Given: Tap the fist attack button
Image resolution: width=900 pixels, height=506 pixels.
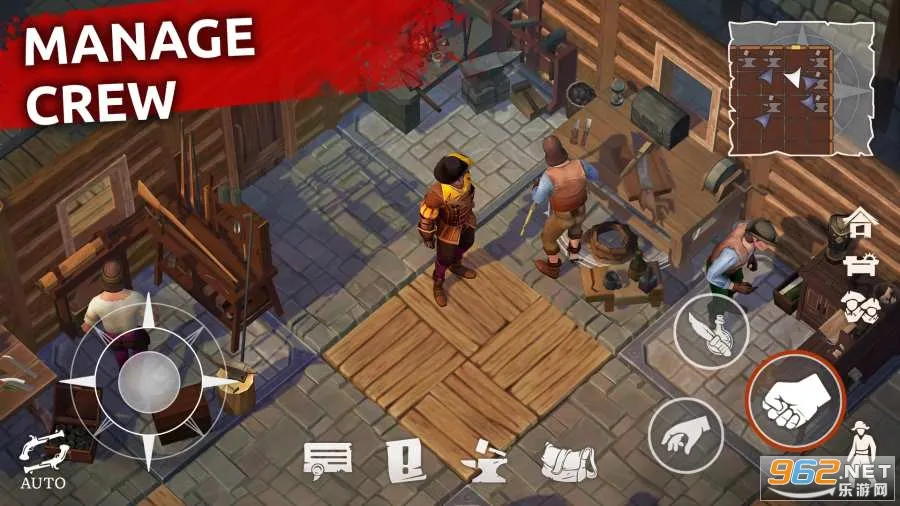Looking at the screenshot, I should point(796,402).
